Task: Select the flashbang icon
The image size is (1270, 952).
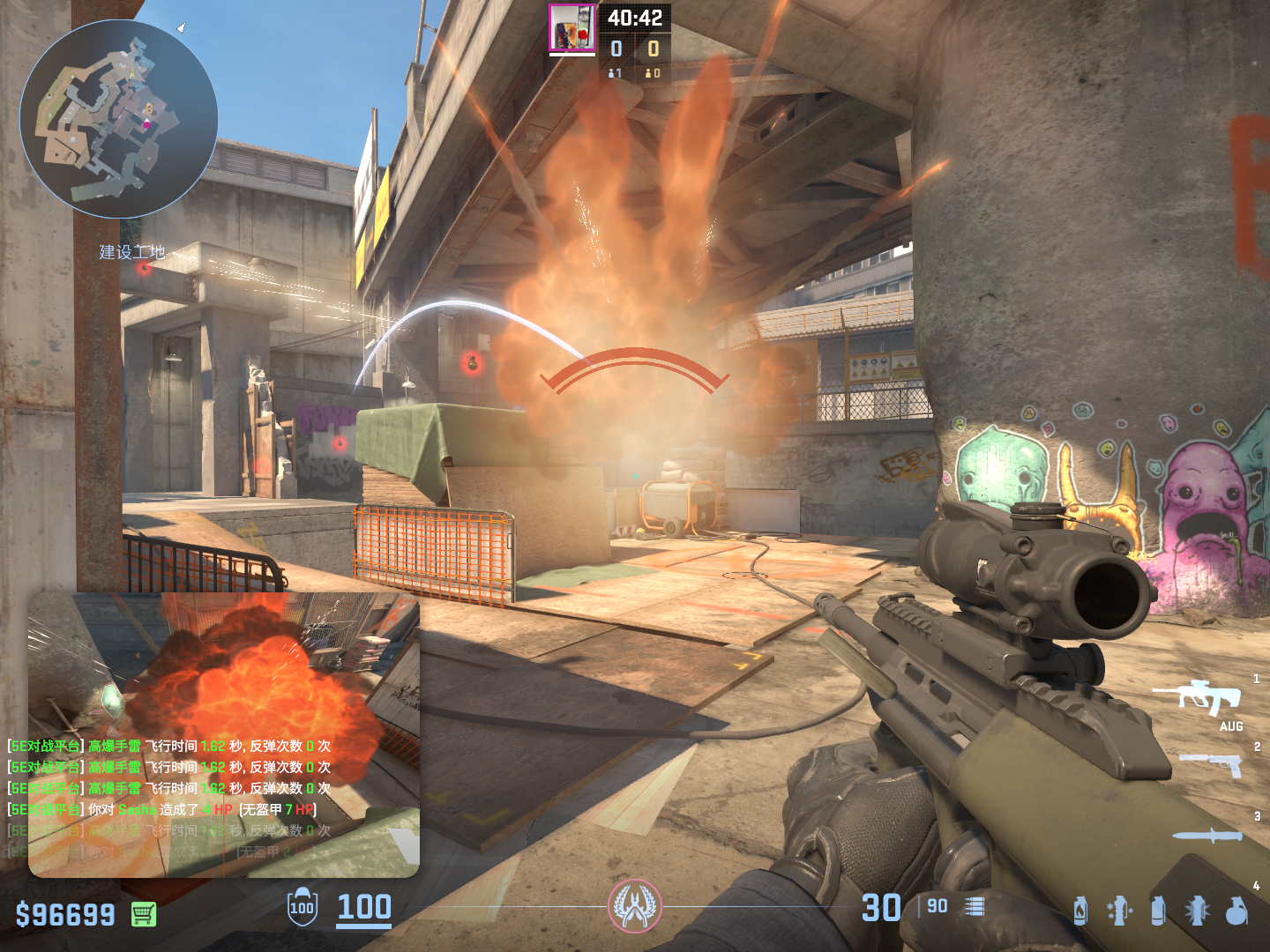Action: 1197,910
